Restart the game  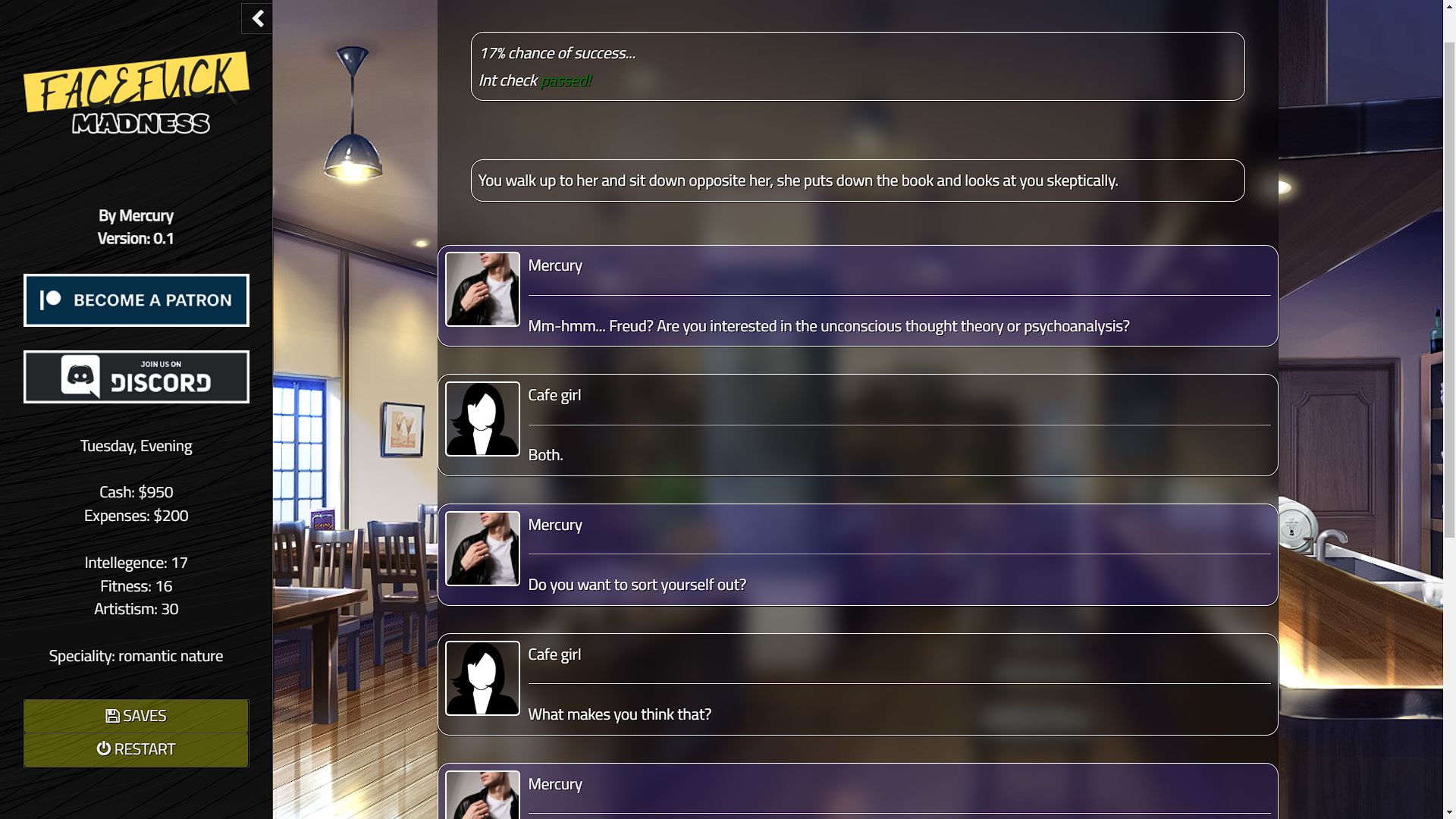pos(136,749)
